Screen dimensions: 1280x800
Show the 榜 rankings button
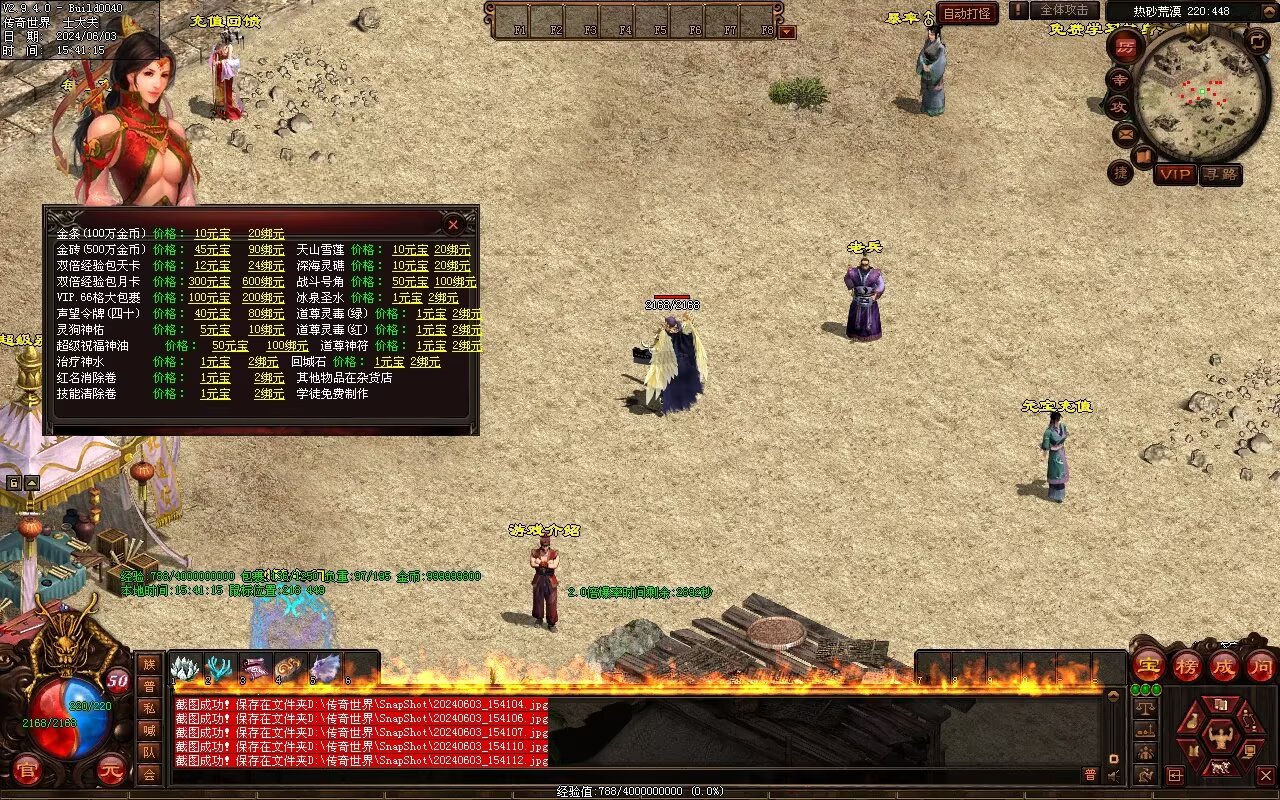pyautogui.click(x=1187, y=666)
